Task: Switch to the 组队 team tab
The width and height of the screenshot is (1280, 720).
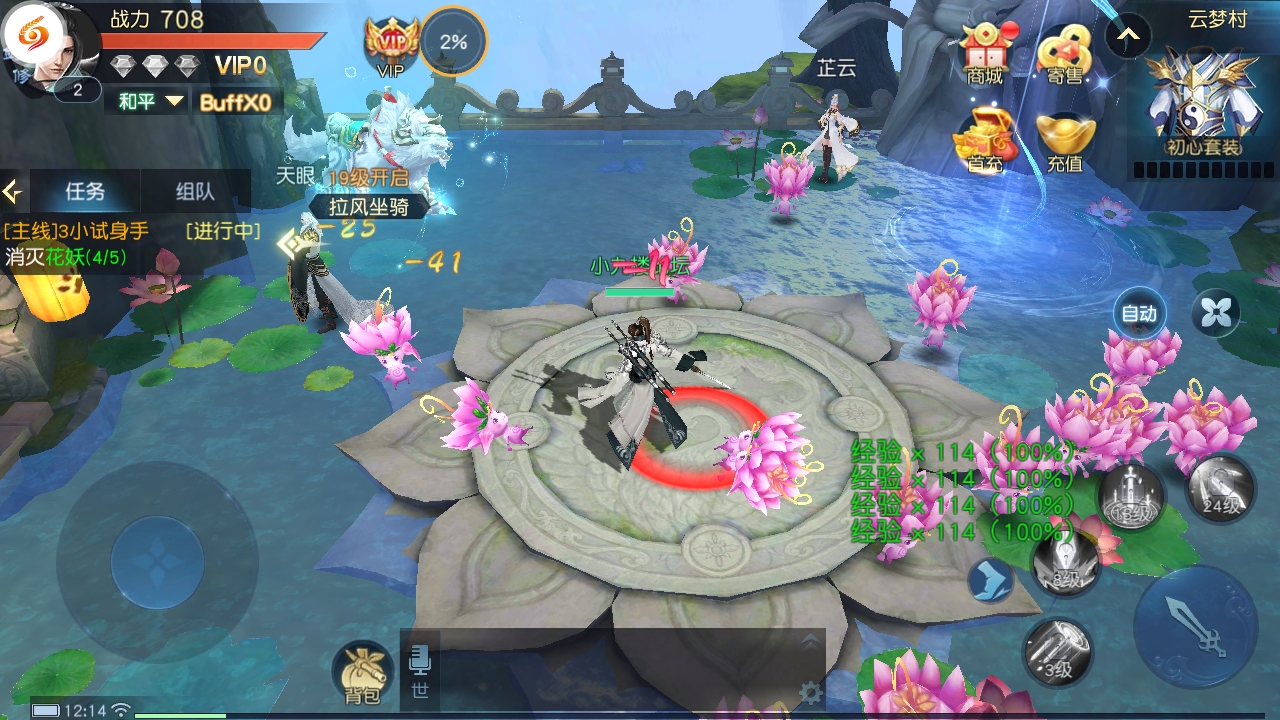Action: pyautogui.click(x=195, y=191)
